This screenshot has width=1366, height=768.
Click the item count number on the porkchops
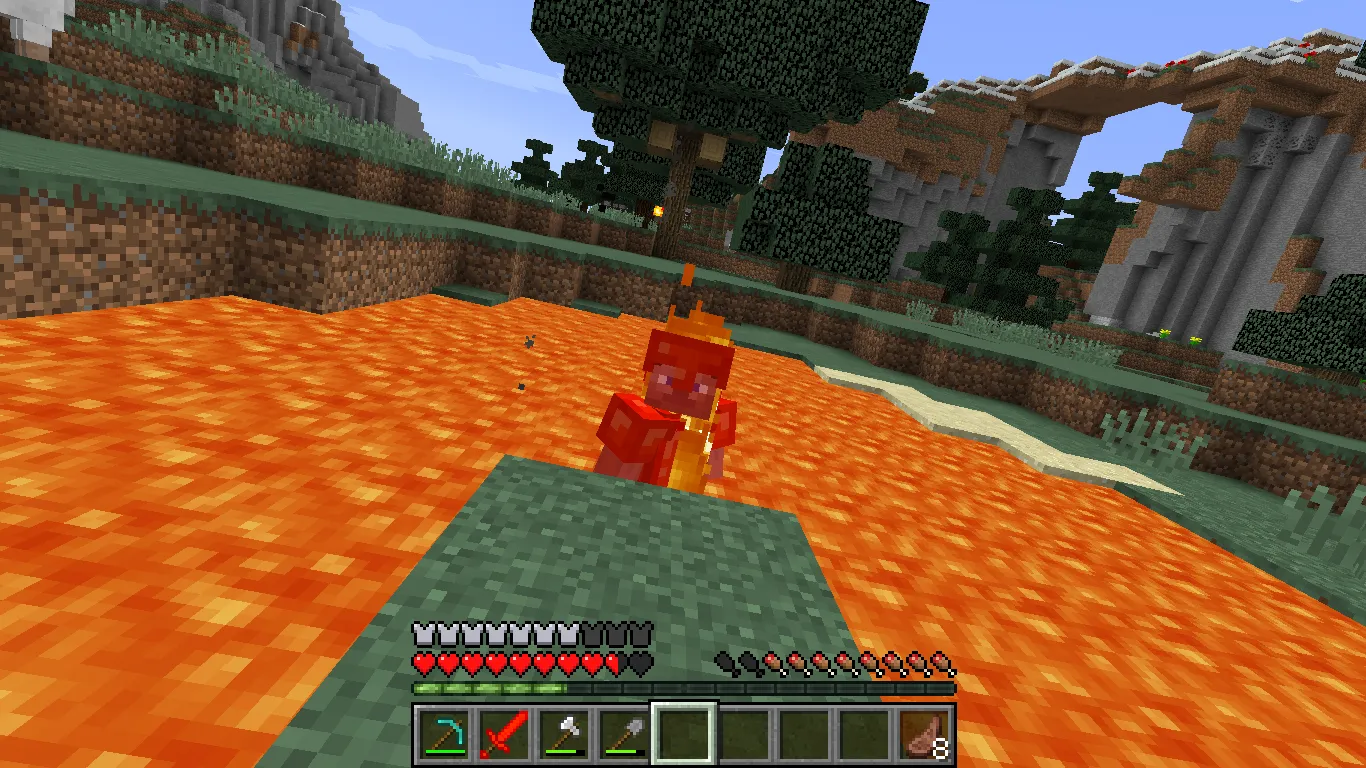tap(939, 749)
